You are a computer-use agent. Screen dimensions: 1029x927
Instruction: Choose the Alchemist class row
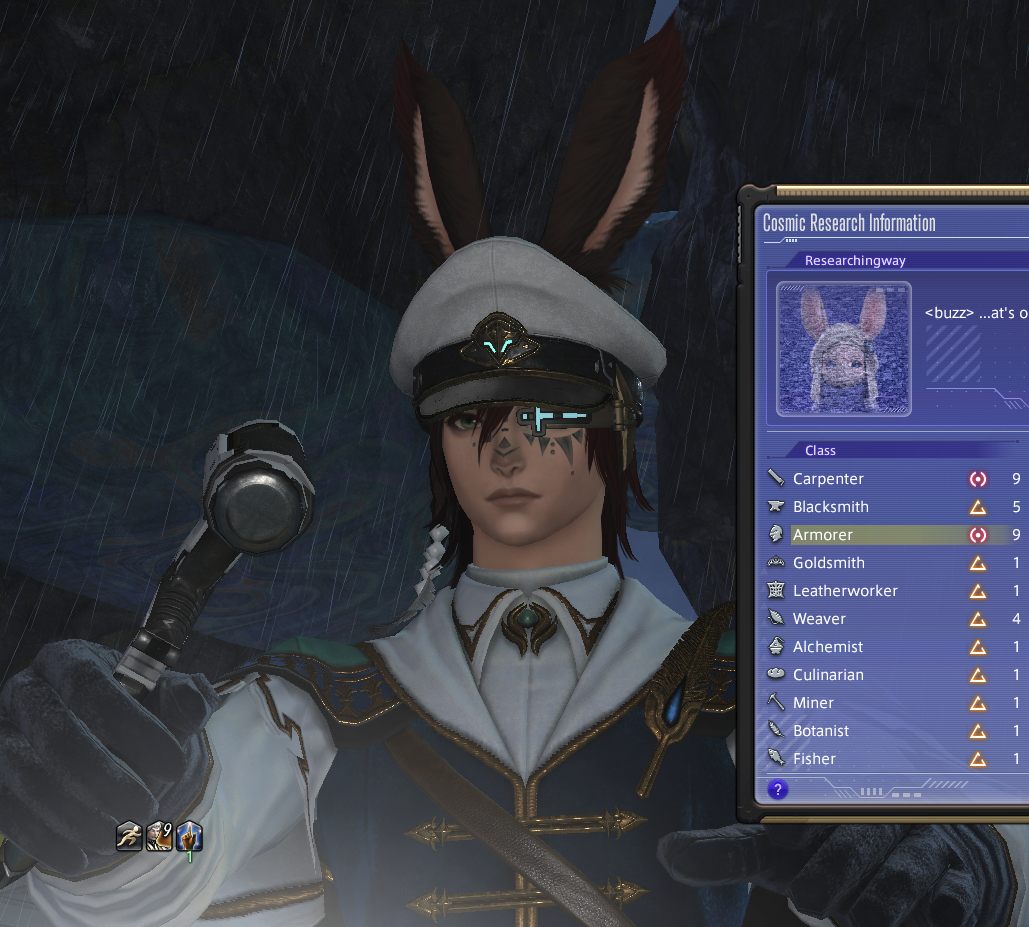click(828, 647)
